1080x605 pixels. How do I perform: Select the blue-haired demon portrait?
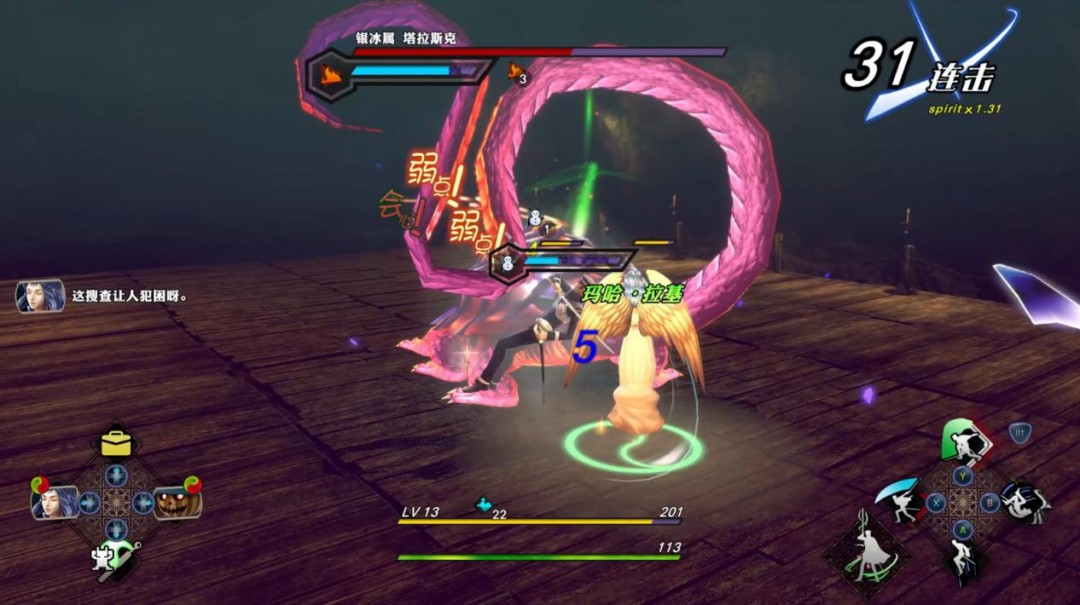(x=55, y=500)
